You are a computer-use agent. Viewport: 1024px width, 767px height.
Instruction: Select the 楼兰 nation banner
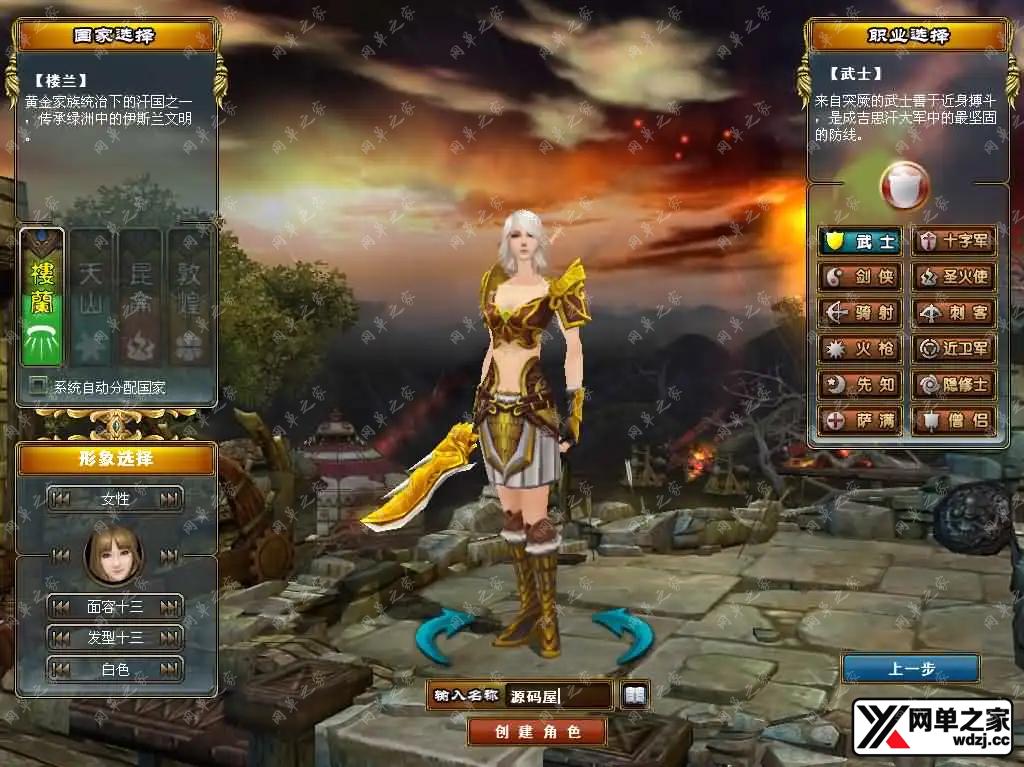click(x=42, y=297)
